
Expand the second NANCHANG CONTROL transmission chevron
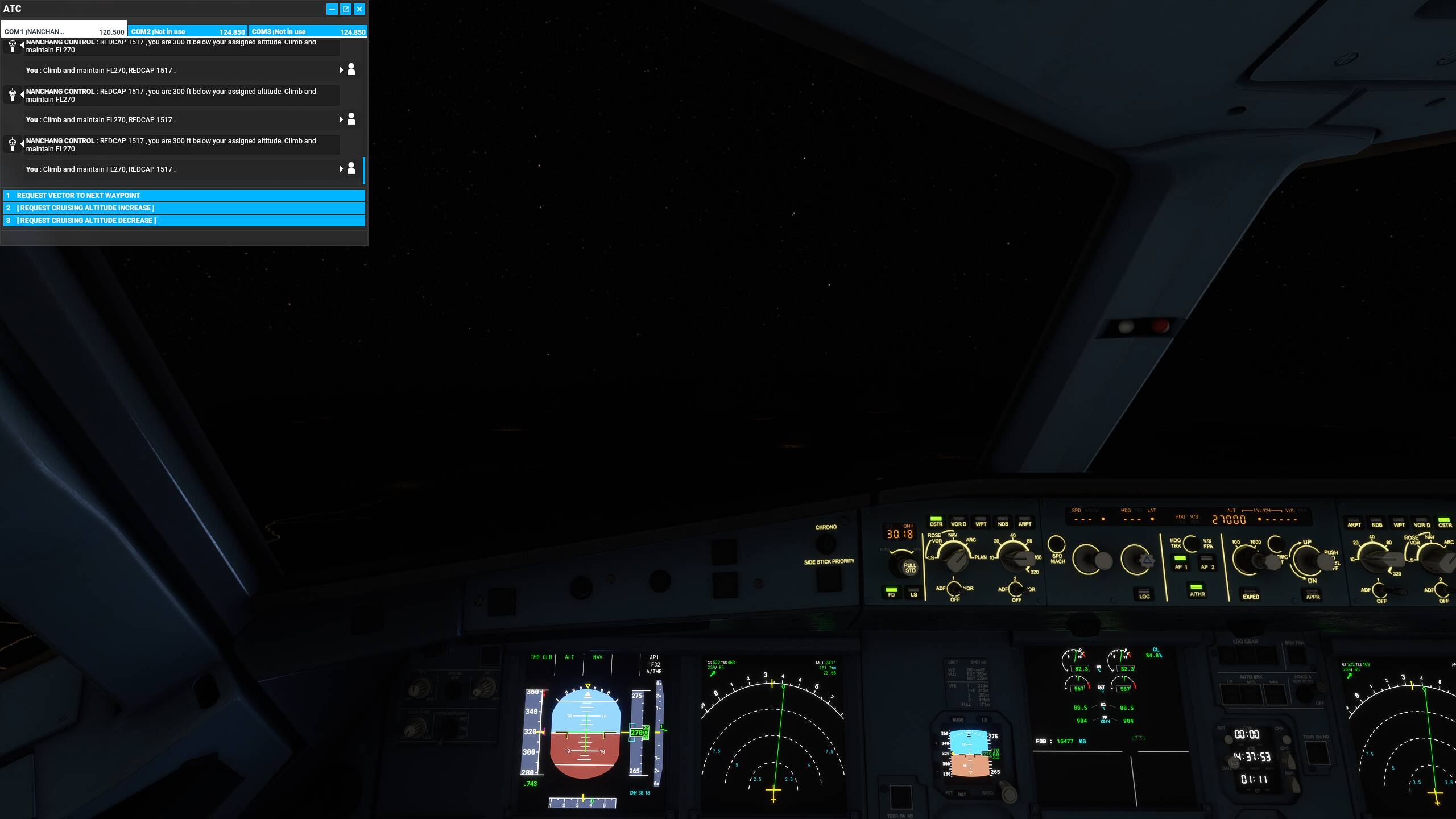pos(21,95)
